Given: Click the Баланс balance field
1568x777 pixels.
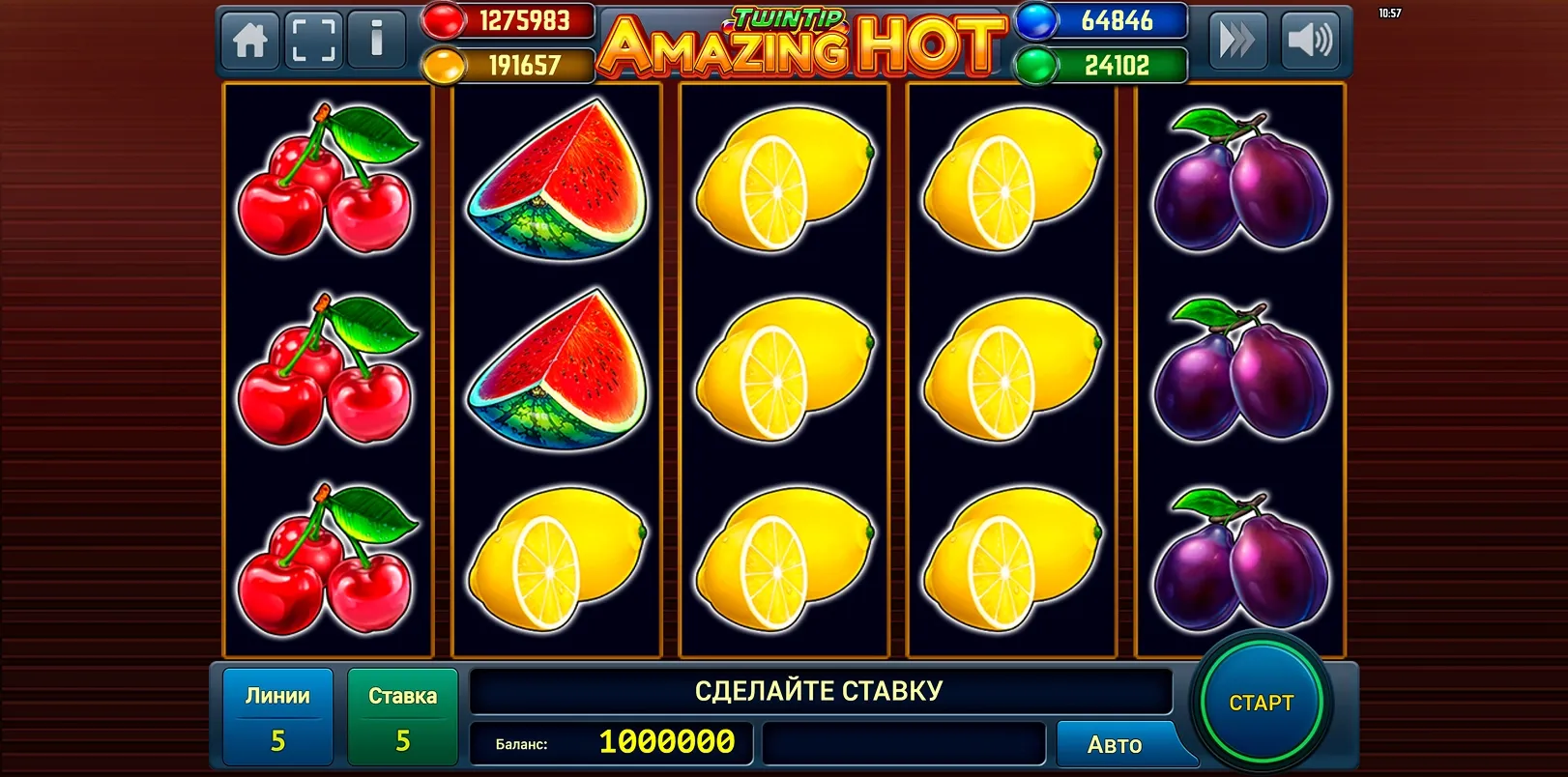Looking at the screenshot, I should pos(612,744).
